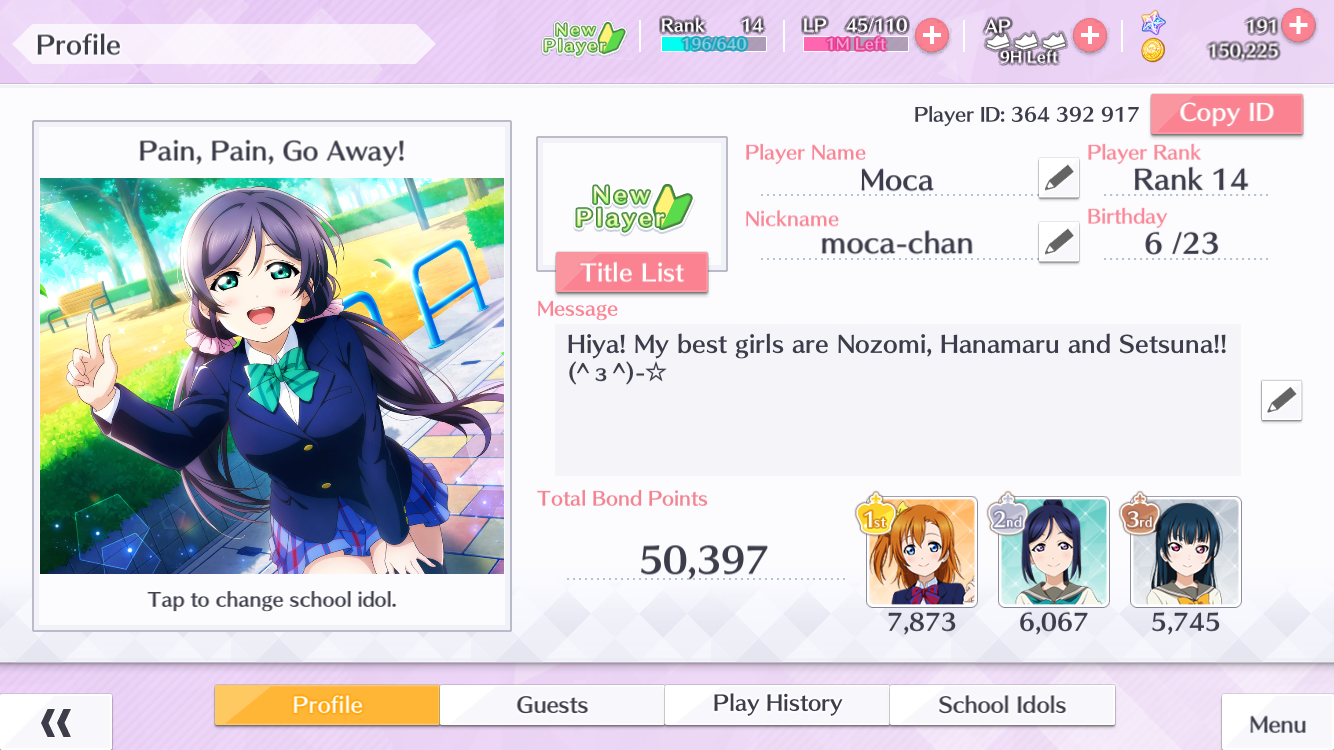Choose the 2nd place bond idol portrait
This screenshot has width=1334, height=750.
(x=1054, y=552)
